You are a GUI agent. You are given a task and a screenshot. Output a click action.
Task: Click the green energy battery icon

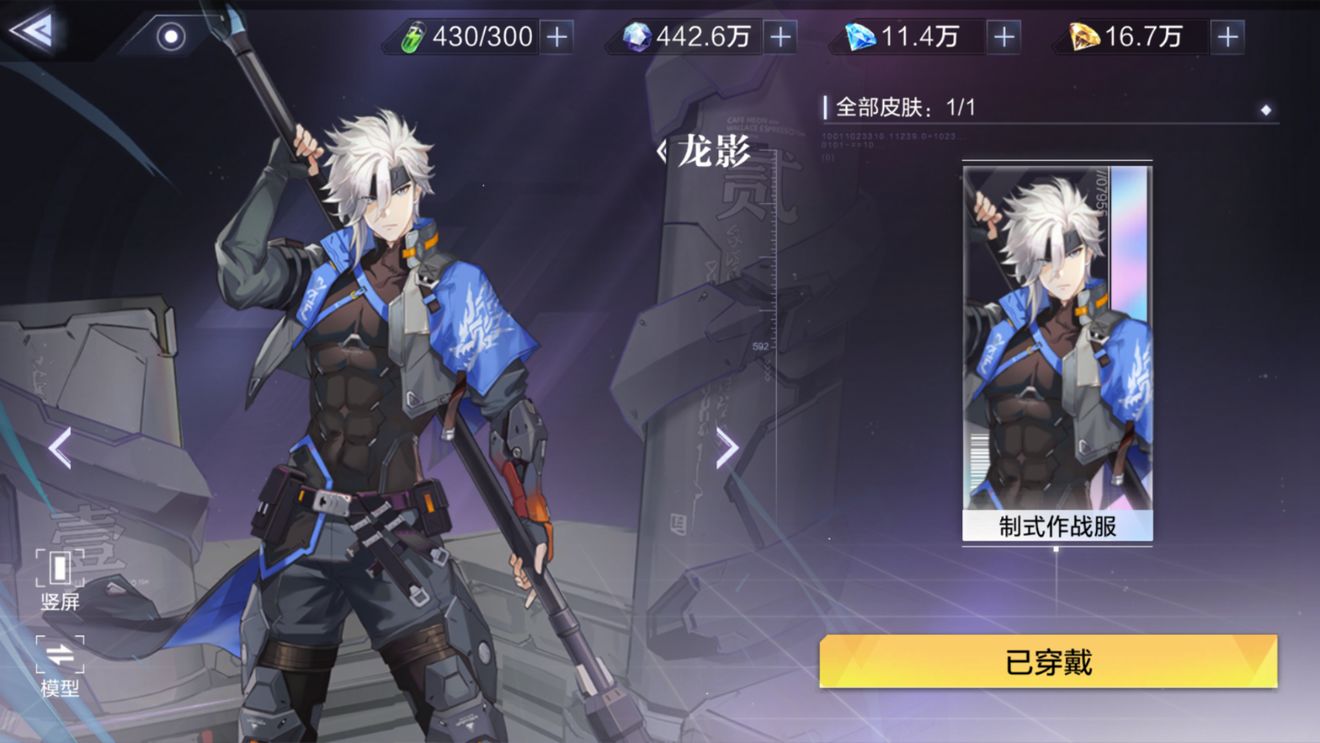coord(414,36)
